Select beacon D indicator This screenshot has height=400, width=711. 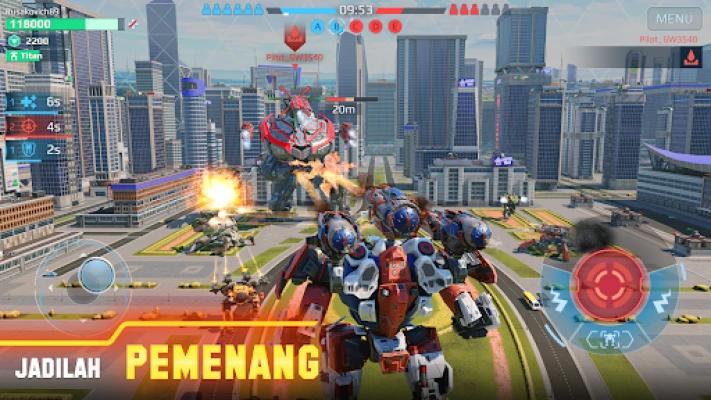tap(376, 27)
